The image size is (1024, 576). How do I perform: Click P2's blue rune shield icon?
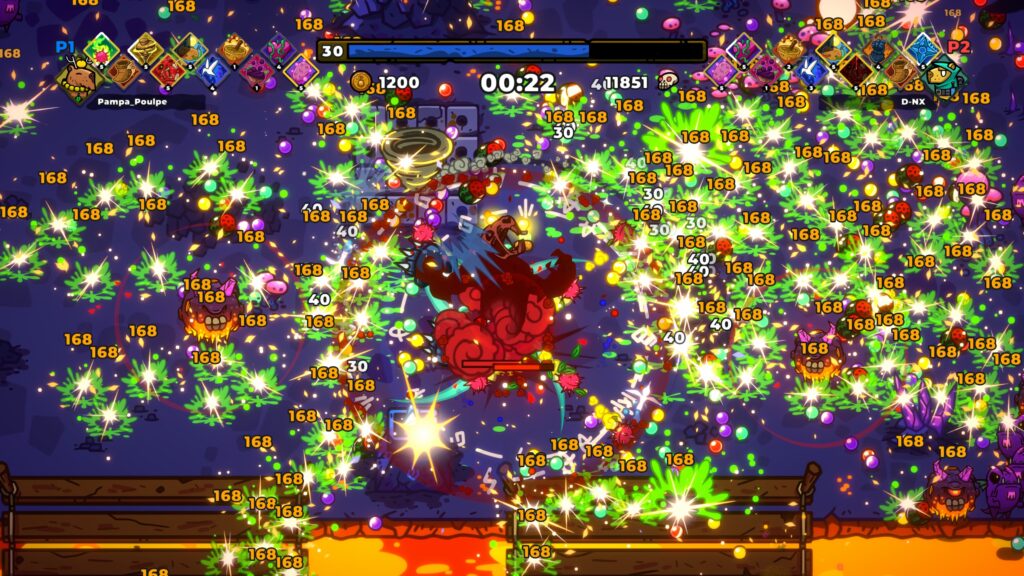pos(922,48)
